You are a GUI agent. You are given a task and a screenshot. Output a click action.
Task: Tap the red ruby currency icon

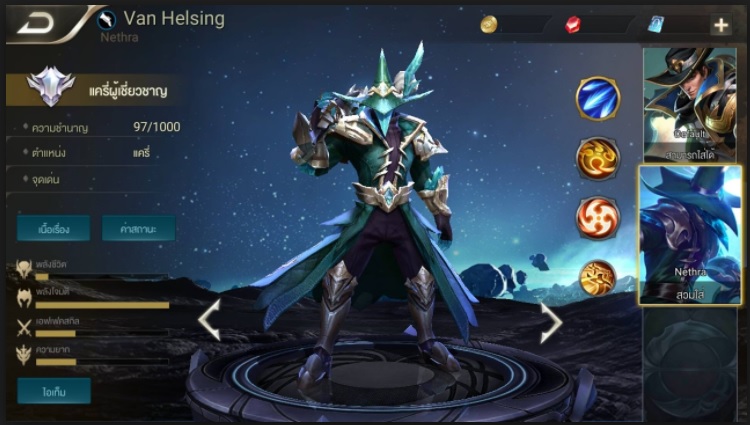coord(573,25)
